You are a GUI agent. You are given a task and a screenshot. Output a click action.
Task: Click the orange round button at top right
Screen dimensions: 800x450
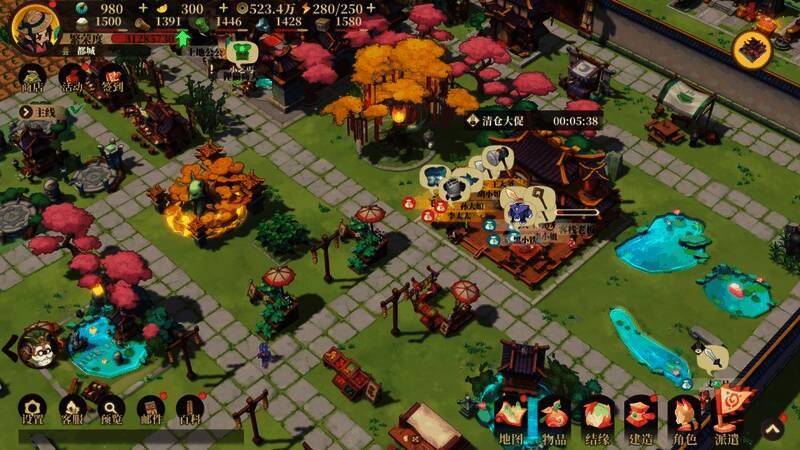pyautogui.click(x=752, y=46)
